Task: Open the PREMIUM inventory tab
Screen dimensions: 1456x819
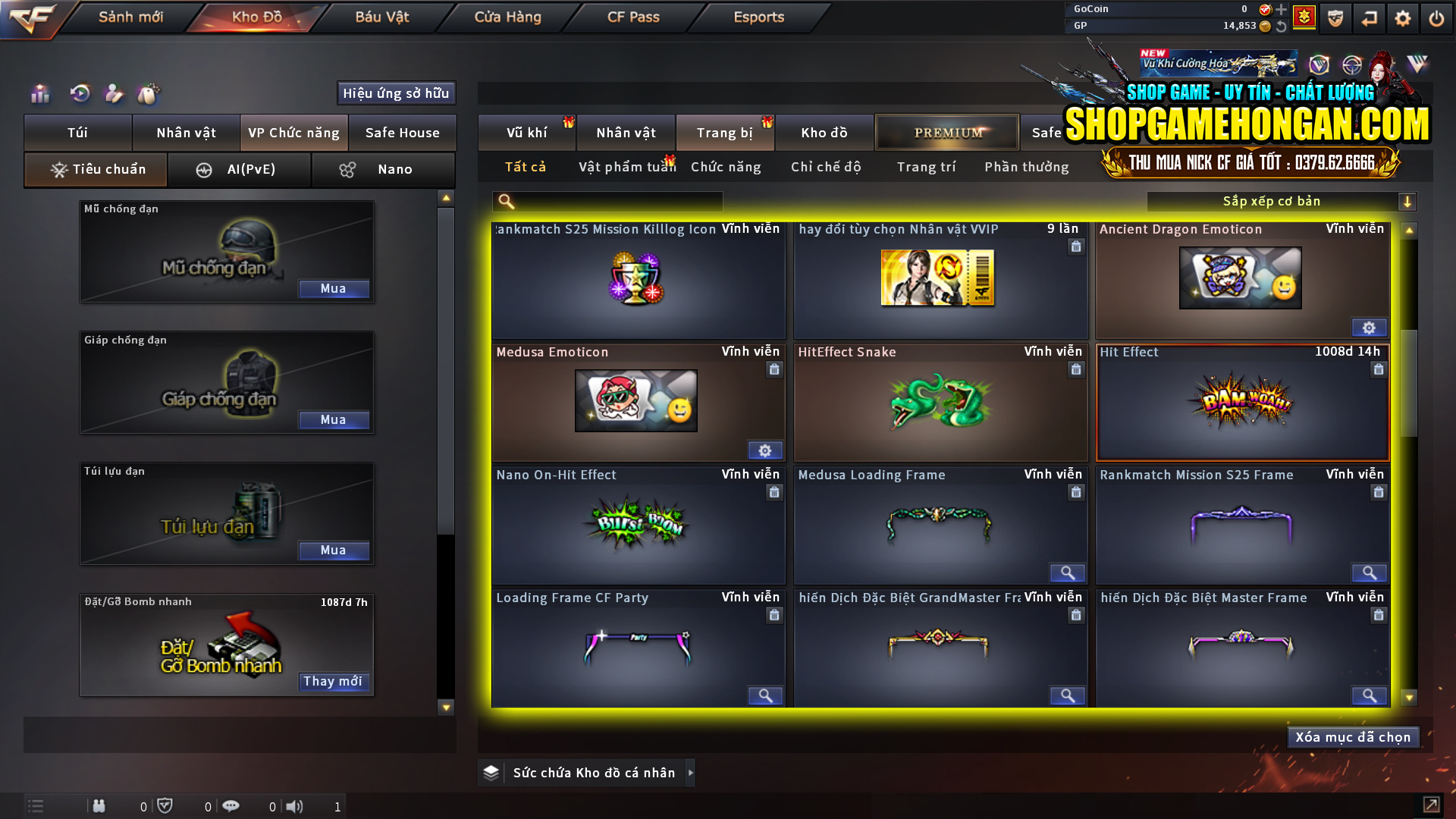Action: click(946, 132)
